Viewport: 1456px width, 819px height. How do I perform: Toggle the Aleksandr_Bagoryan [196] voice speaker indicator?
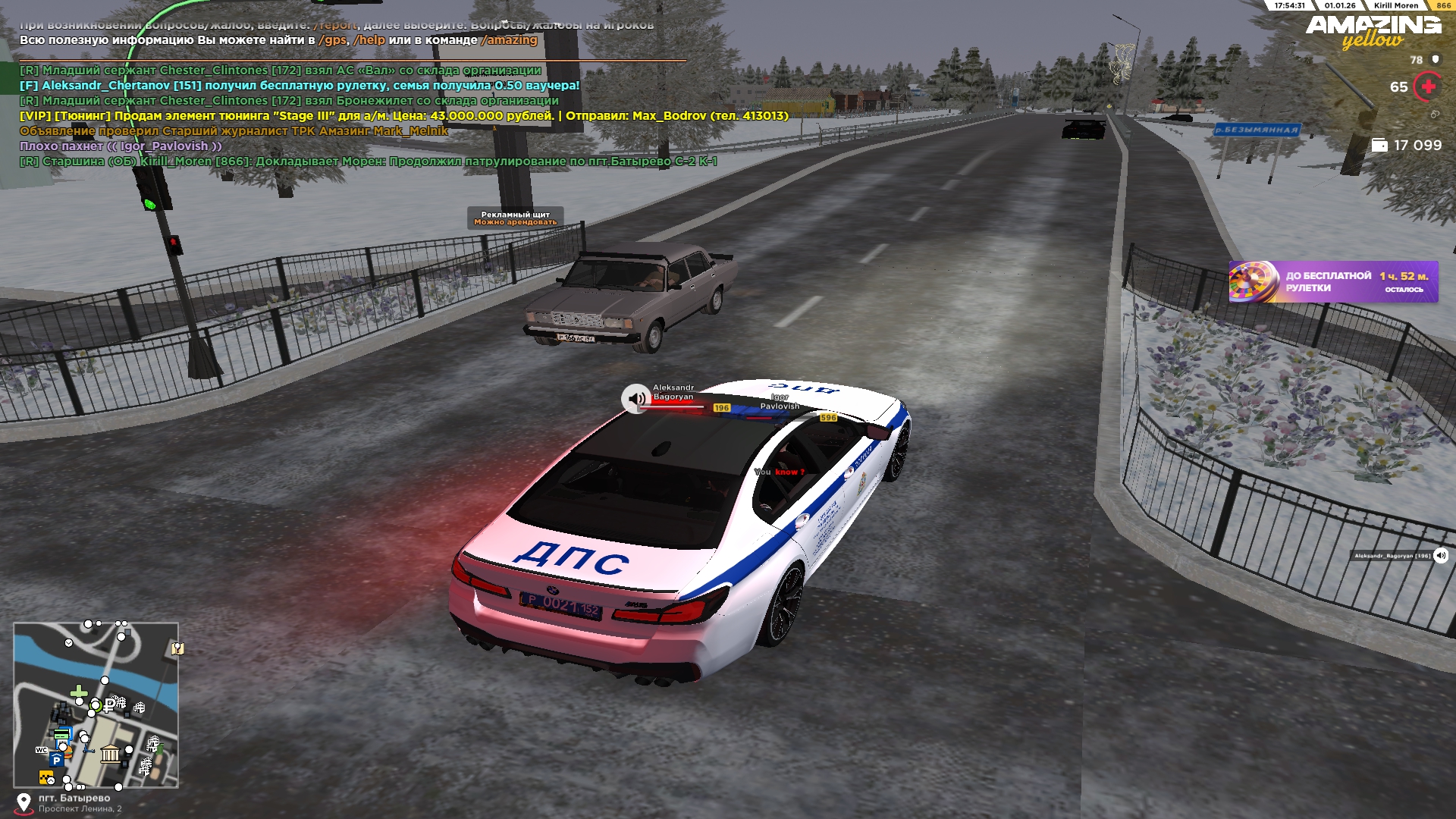pyautogui.click(x=1441, y=556)
